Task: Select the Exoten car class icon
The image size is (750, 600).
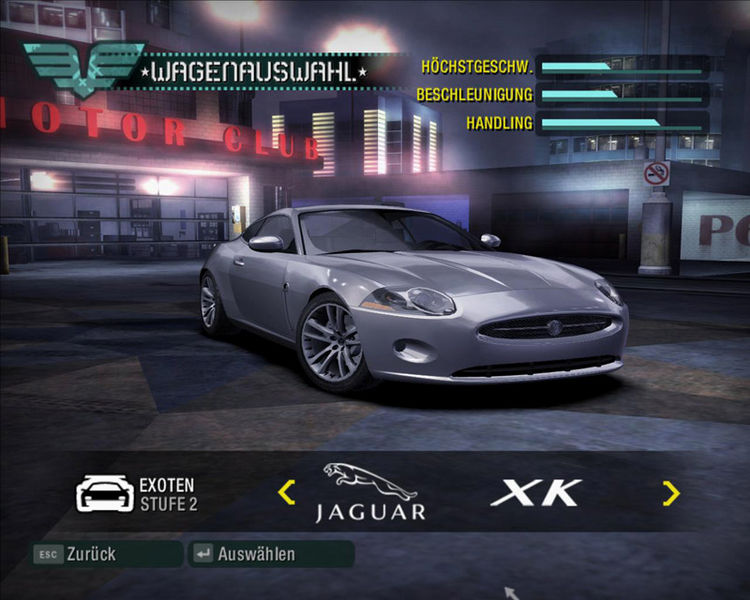Action: tap(105, 493)
